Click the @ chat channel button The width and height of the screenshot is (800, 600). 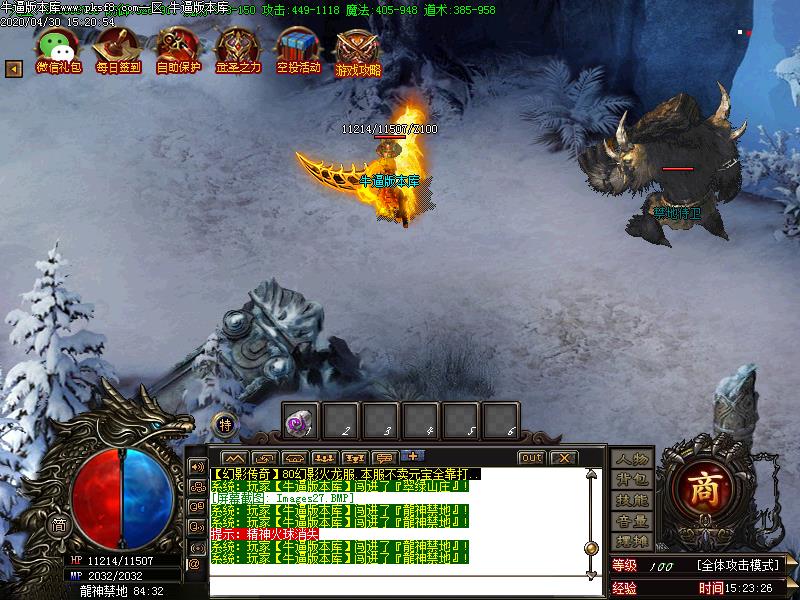(x=195, y=564)
